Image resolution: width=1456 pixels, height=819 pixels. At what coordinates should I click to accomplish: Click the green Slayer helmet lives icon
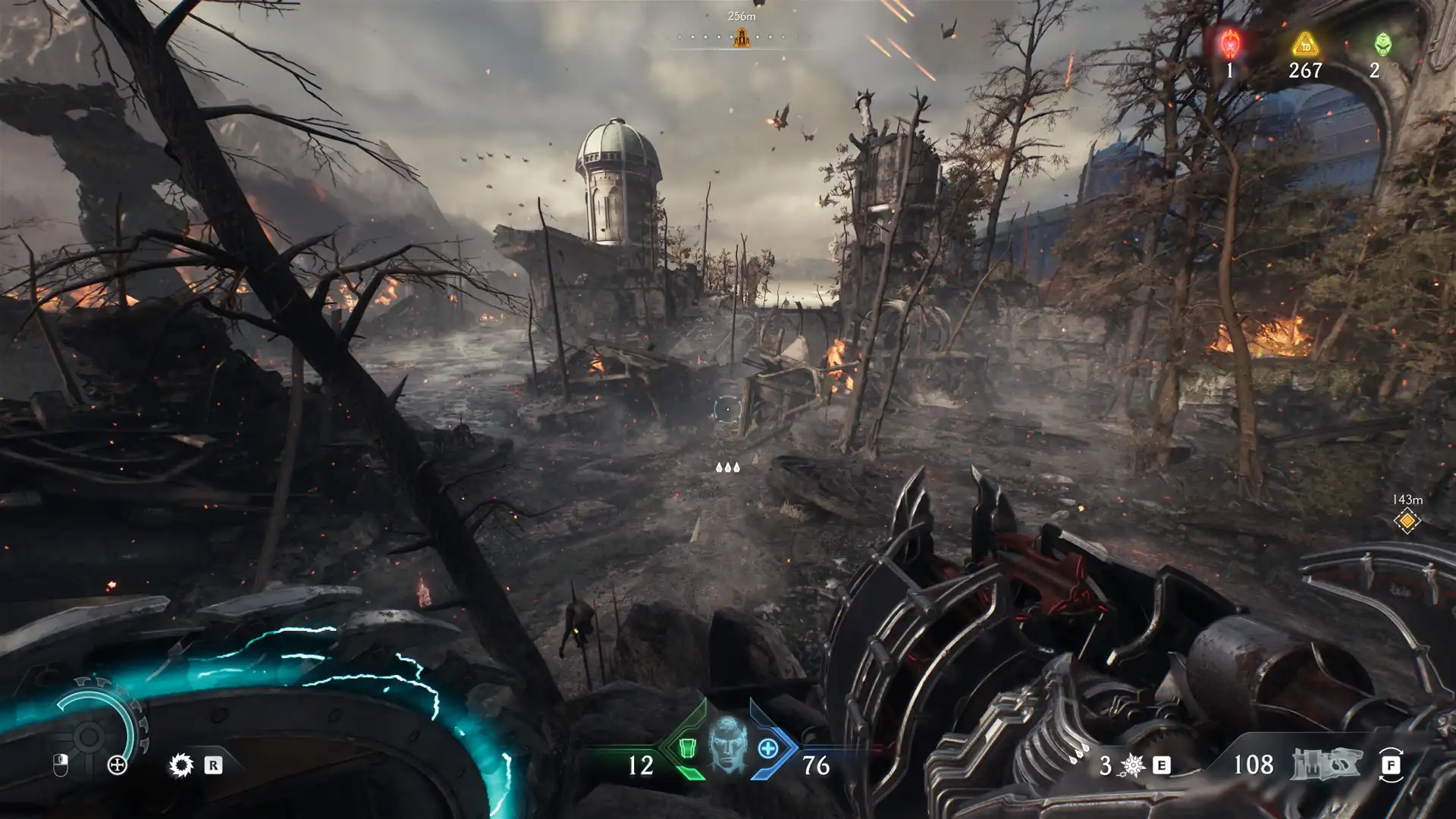1382,44
